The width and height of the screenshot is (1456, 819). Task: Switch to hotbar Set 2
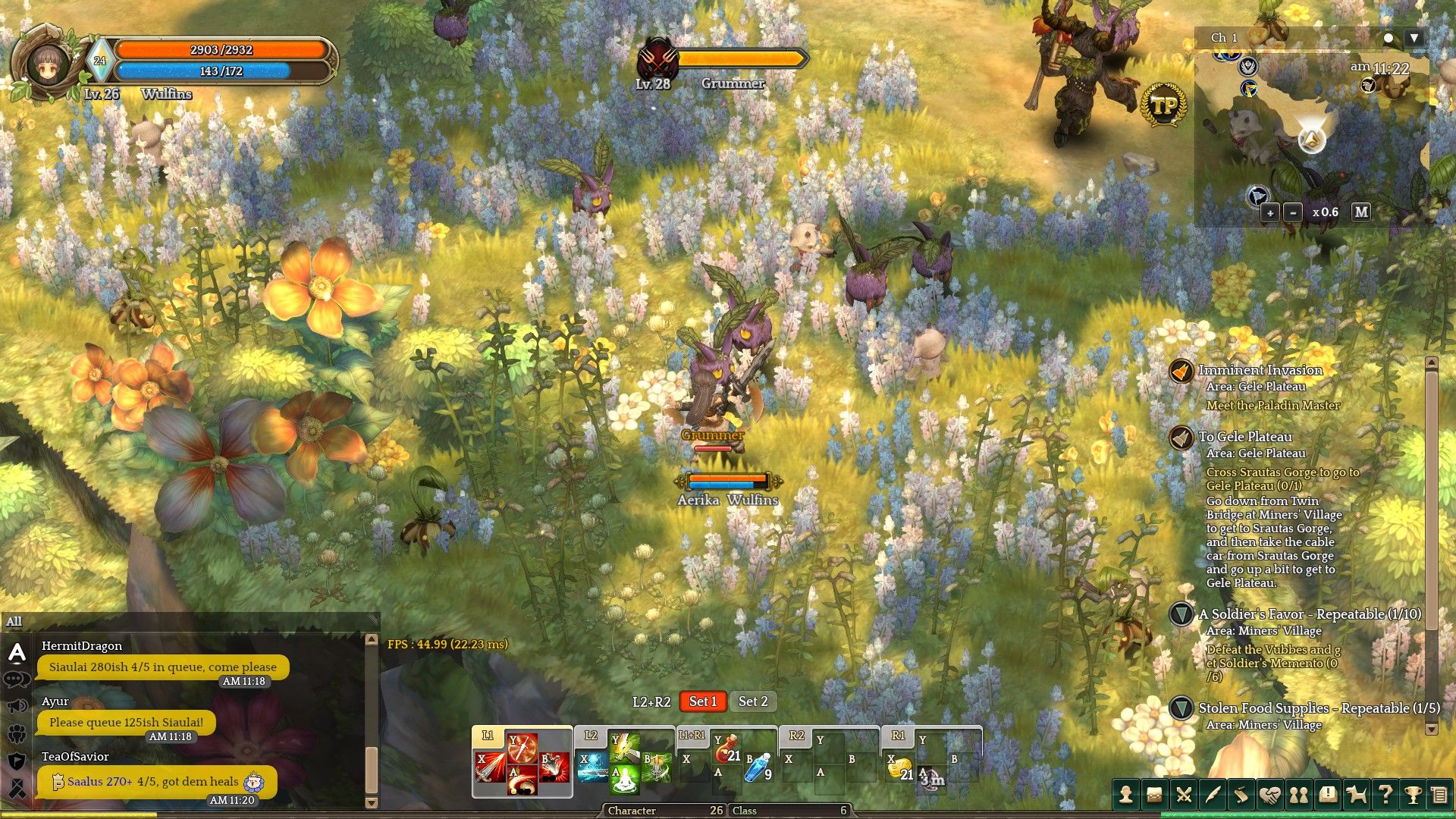click(753, 701)
